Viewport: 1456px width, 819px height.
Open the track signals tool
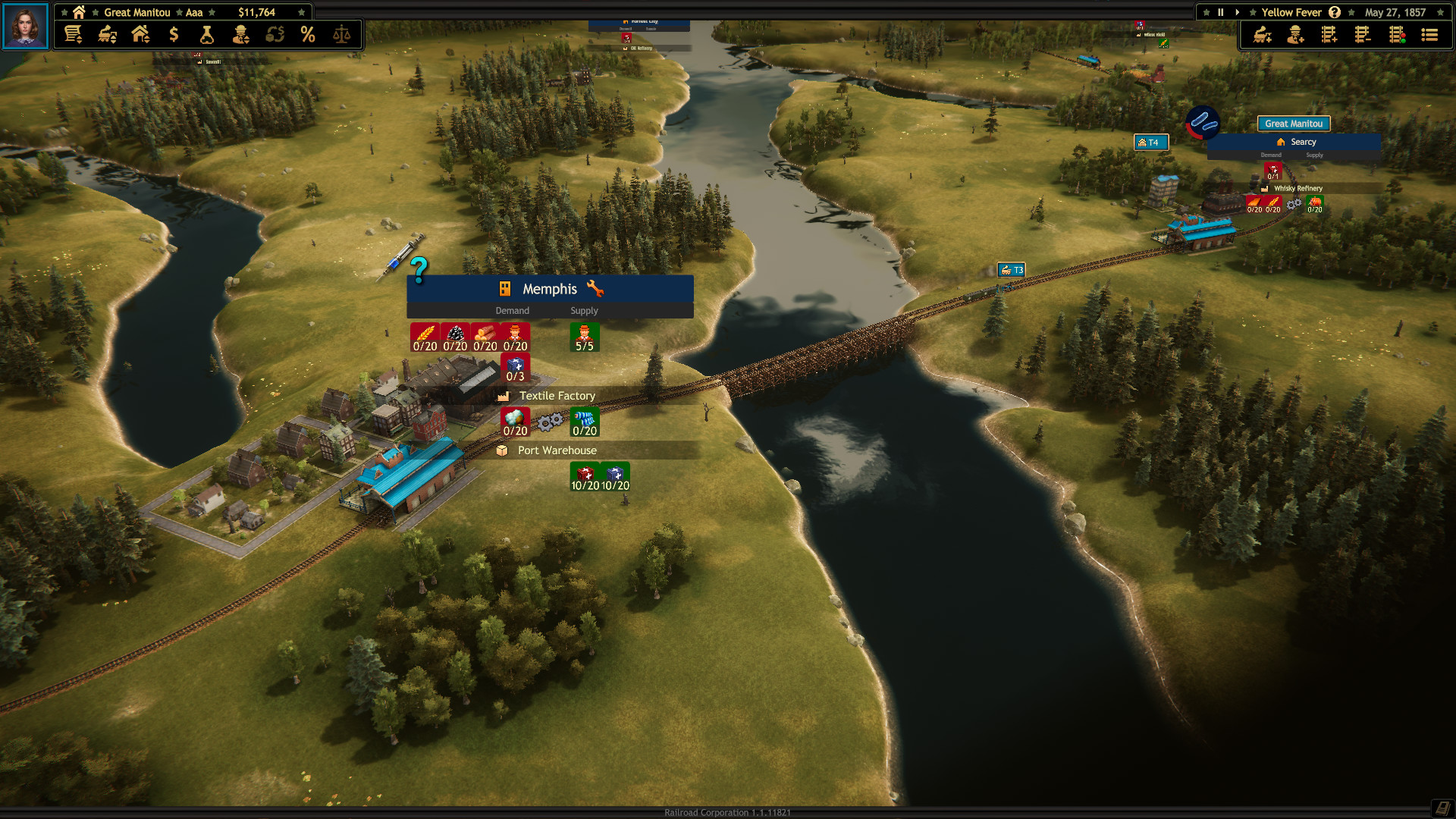pos(1396,34)
